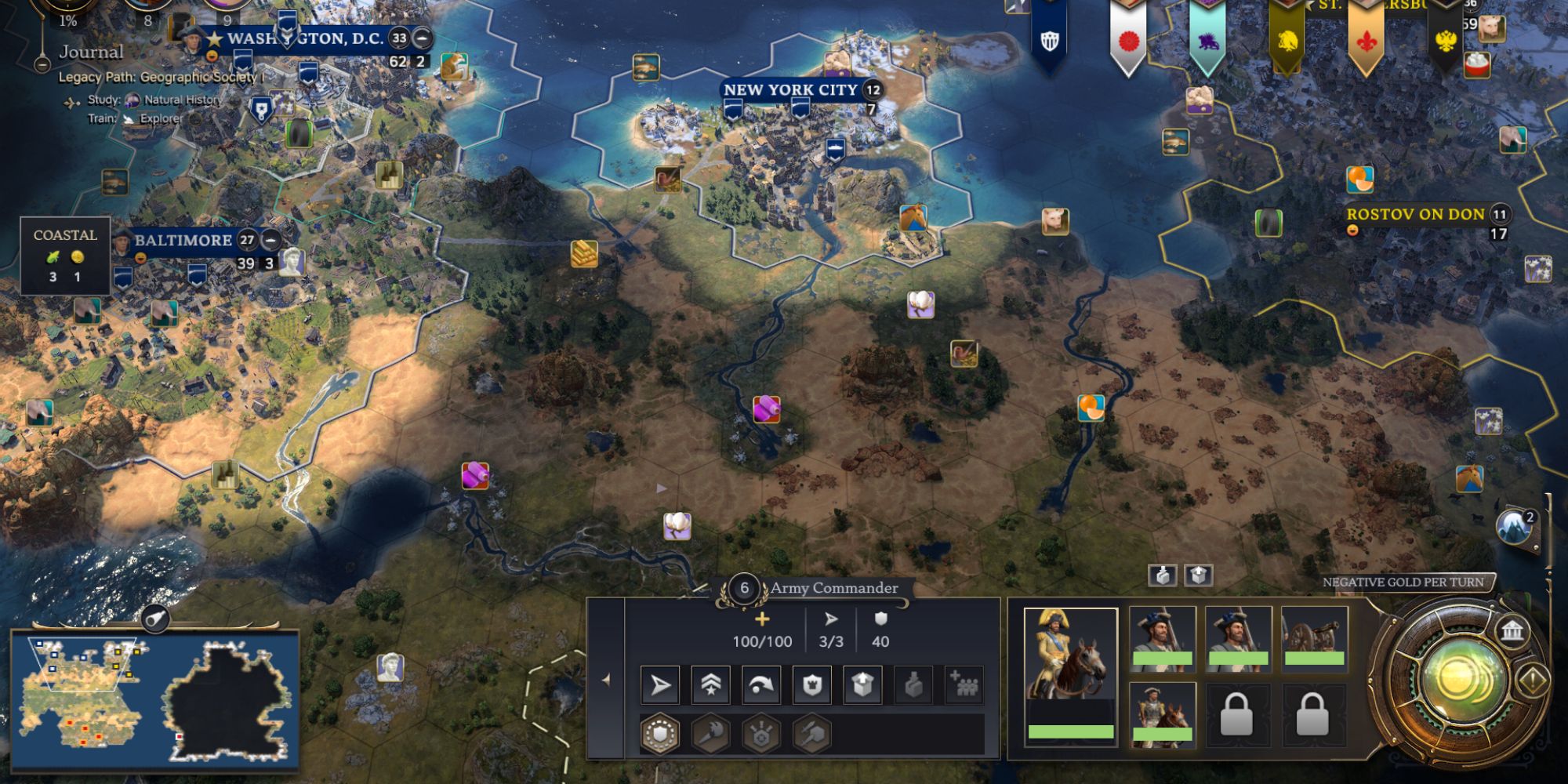
Task: Collapse the unit action panel with left arrow
Action: (605, 681)
